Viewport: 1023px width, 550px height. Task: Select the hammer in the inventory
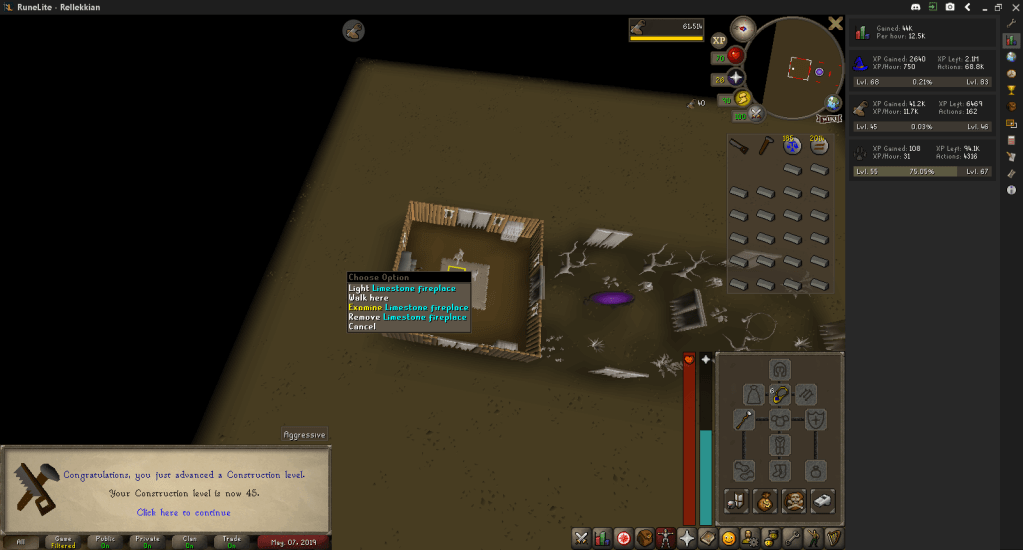coord(765,147)
